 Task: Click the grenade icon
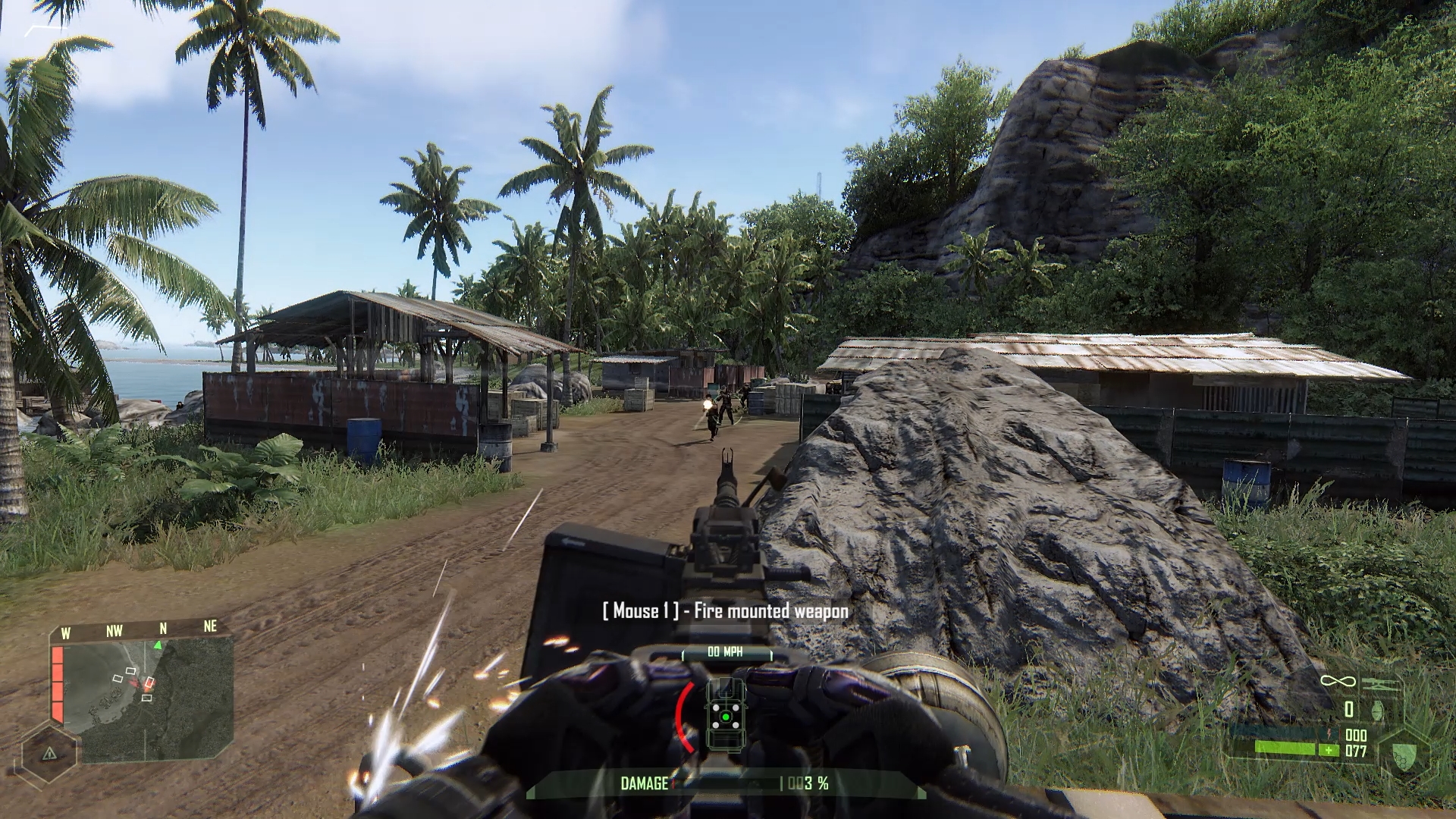click(1377, 710)
